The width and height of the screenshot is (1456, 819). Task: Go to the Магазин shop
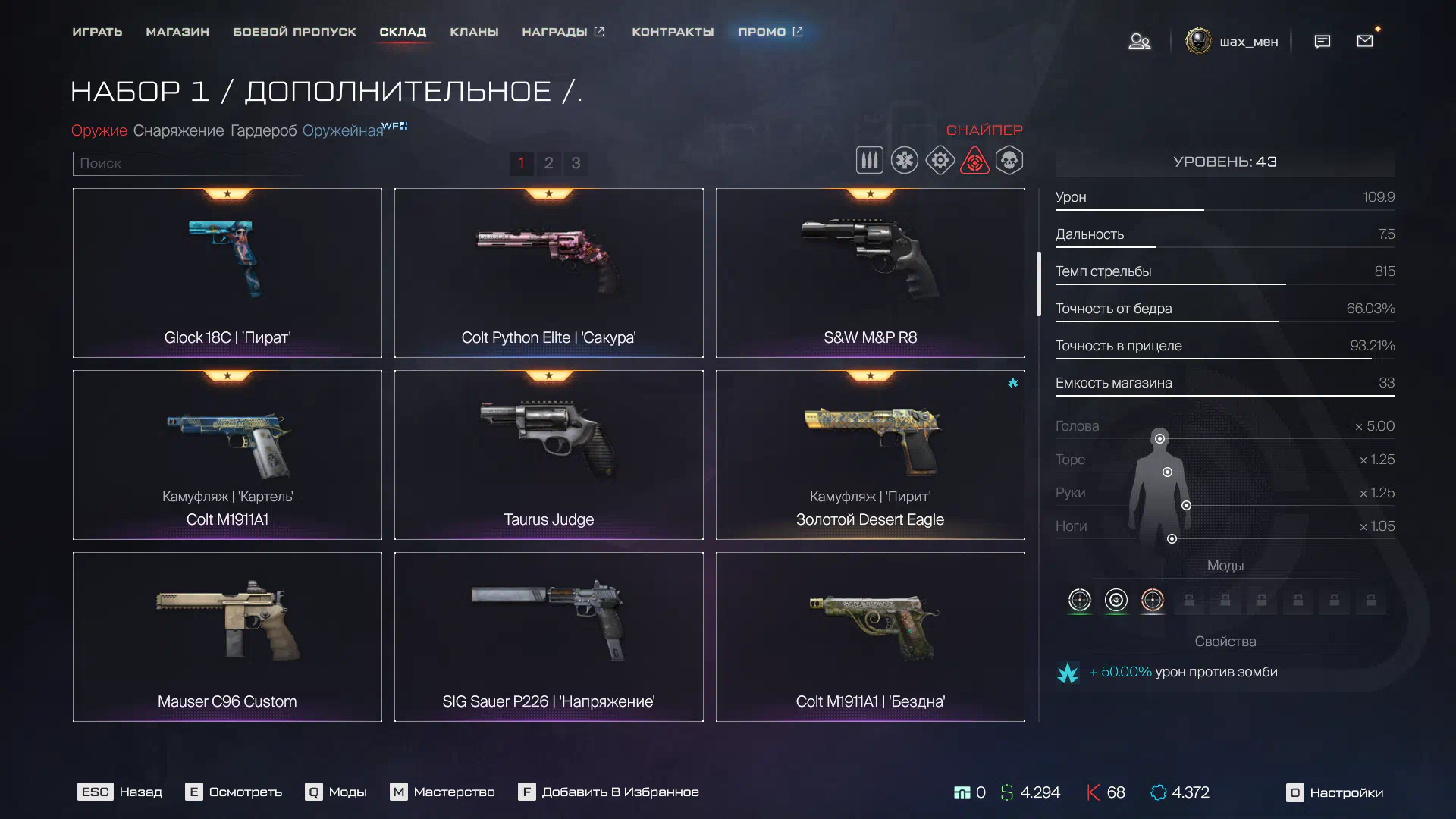point(177,32)
